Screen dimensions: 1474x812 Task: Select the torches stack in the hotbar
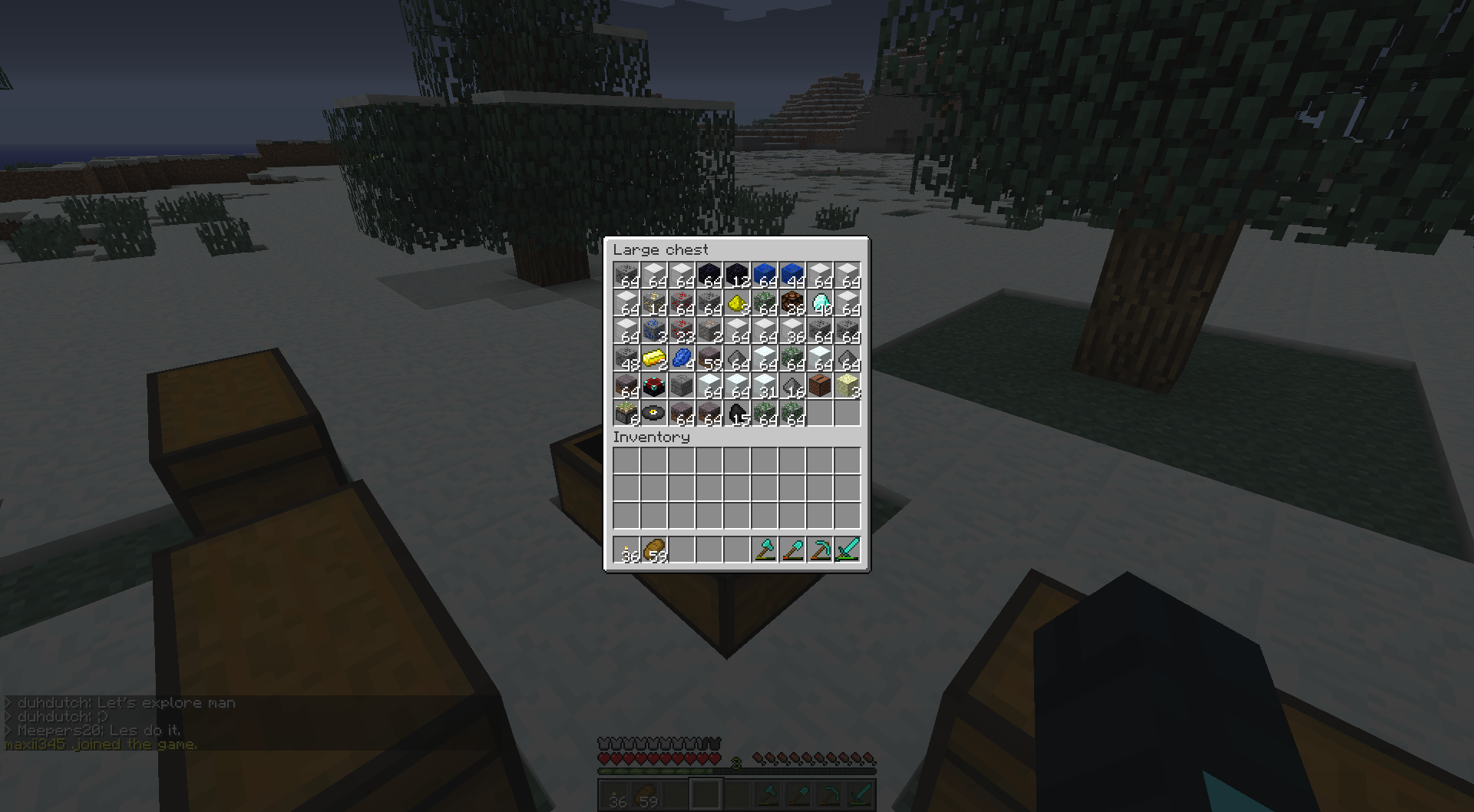click(x=628, y=549)
